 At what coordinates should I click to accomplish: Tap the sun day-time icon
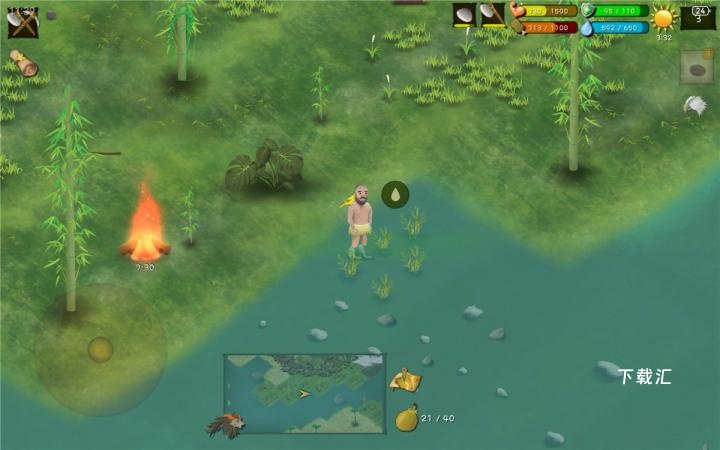[663, 18]
